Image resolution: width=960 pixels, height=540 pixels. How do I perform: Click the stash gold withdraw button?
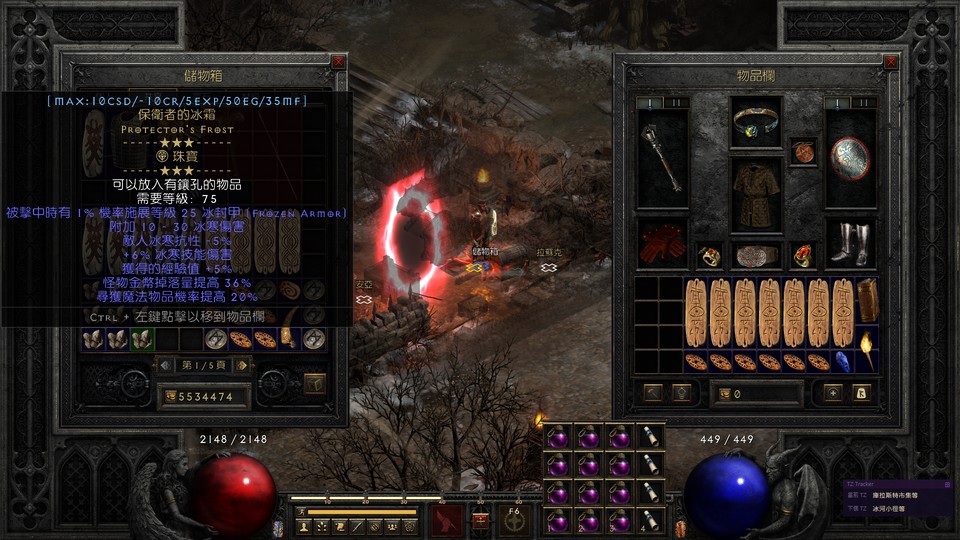pos(172,397)
